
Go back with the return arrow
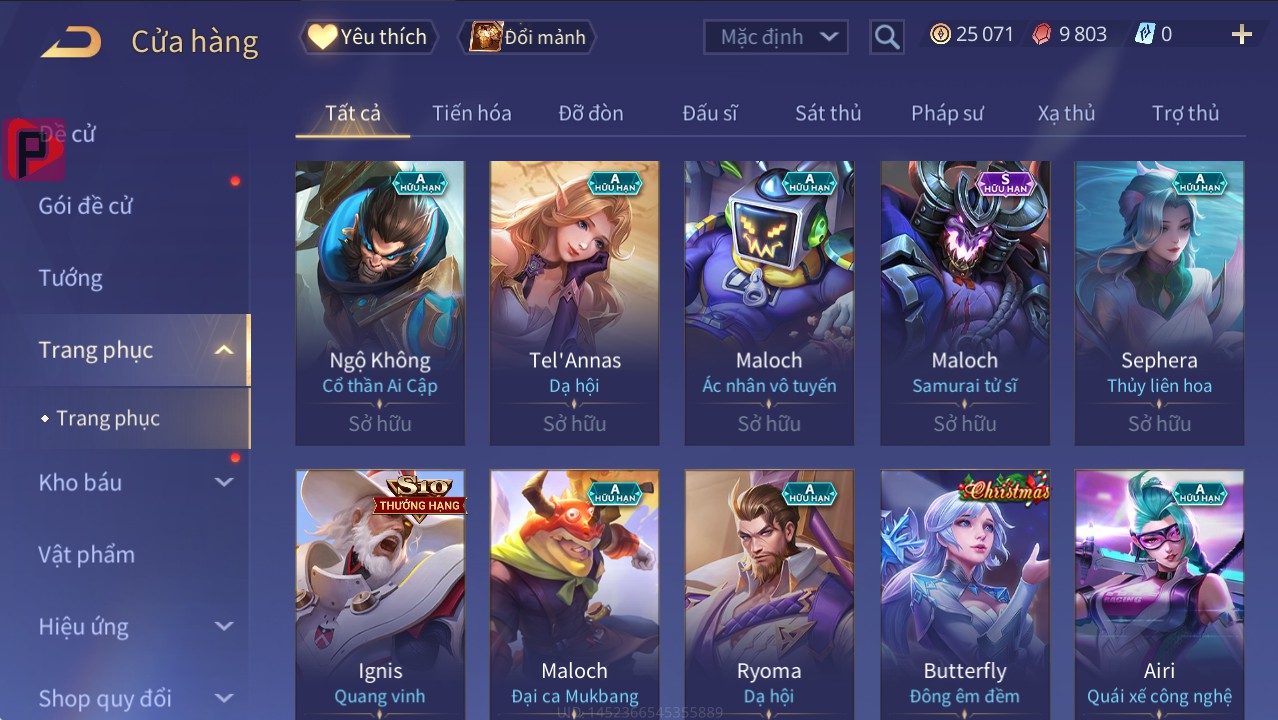[x=71, y=42]
